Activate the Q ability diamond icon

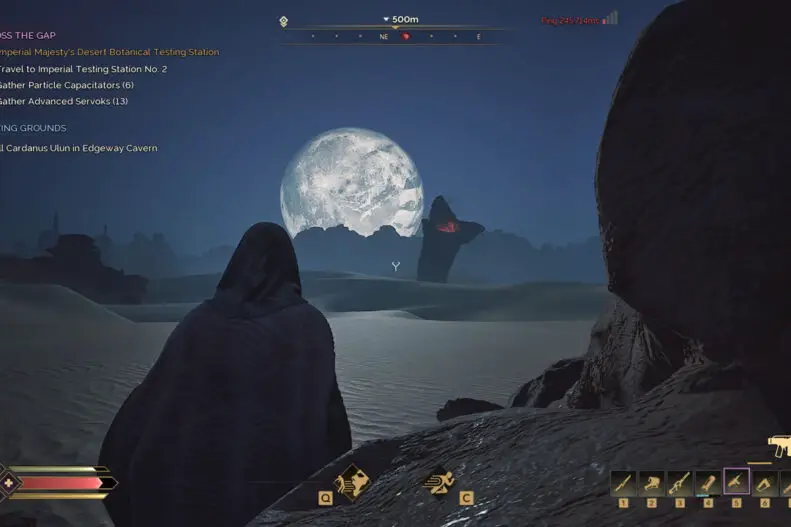(x=351, y=481)
